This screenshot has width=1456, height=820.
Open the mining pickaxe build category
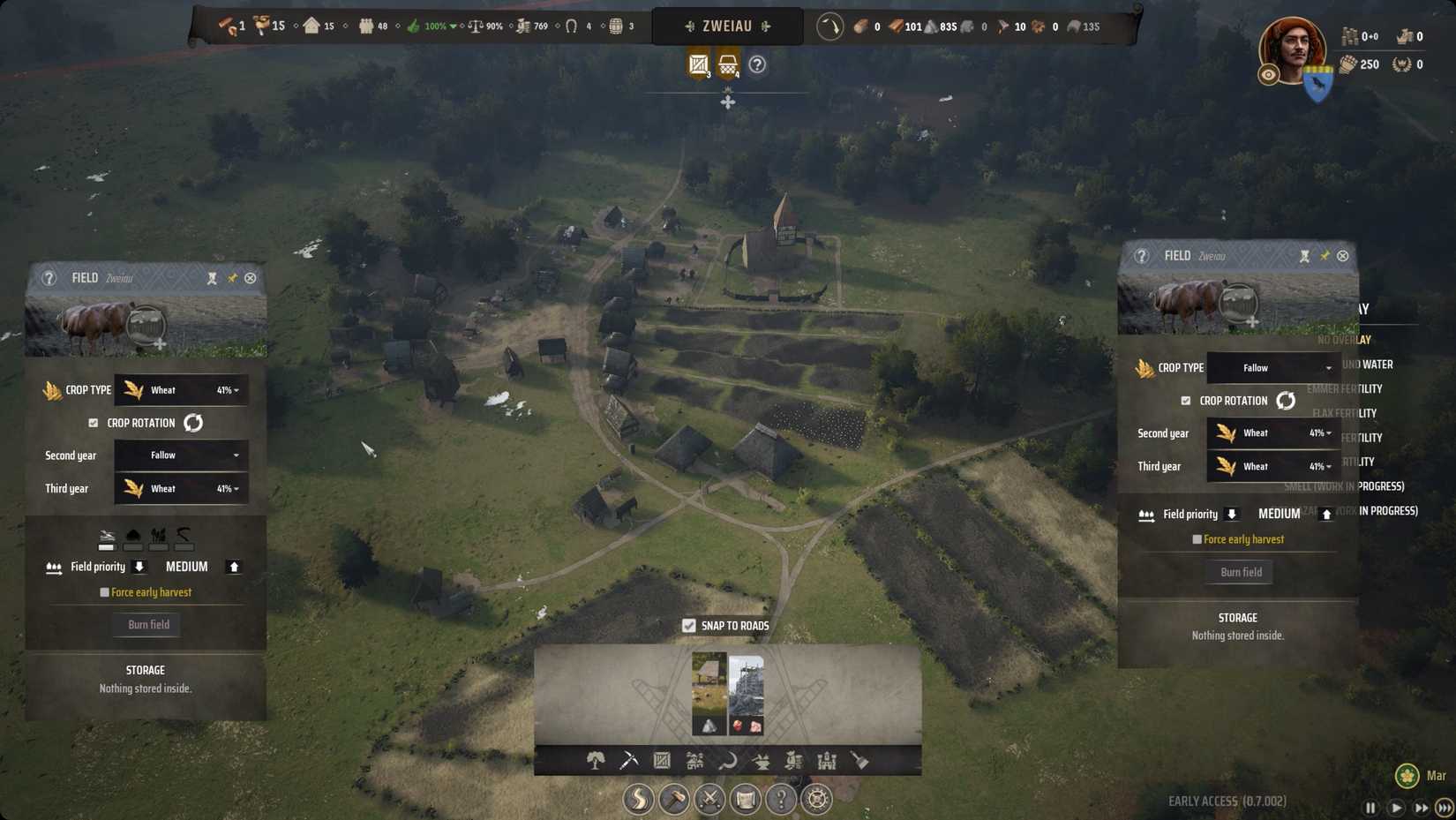click(628, 759)
